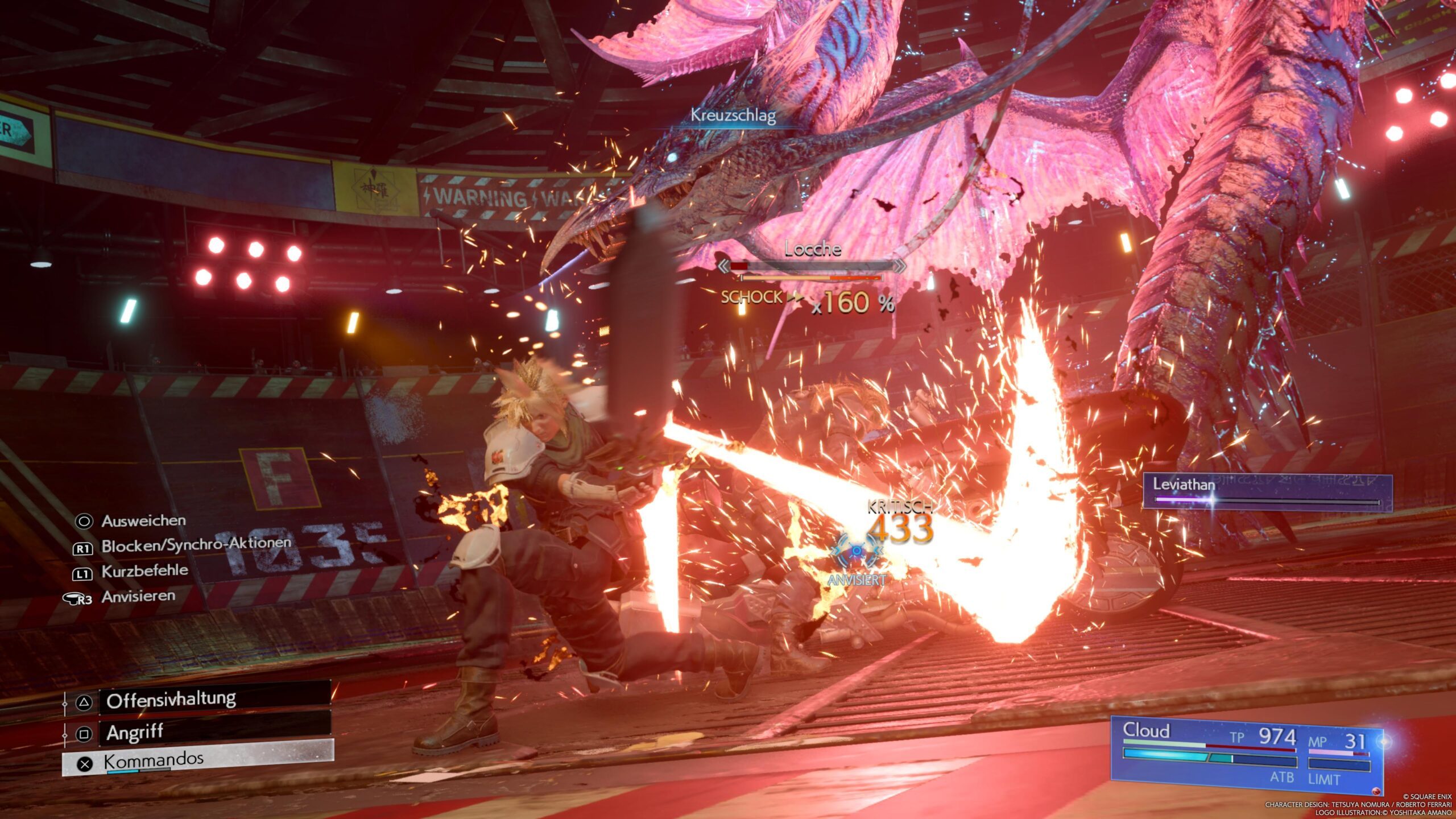Select the Leviathan summon panel
Image resolution: width=1456 pixels, height=819 pixels.
[x=1267, y=492]
